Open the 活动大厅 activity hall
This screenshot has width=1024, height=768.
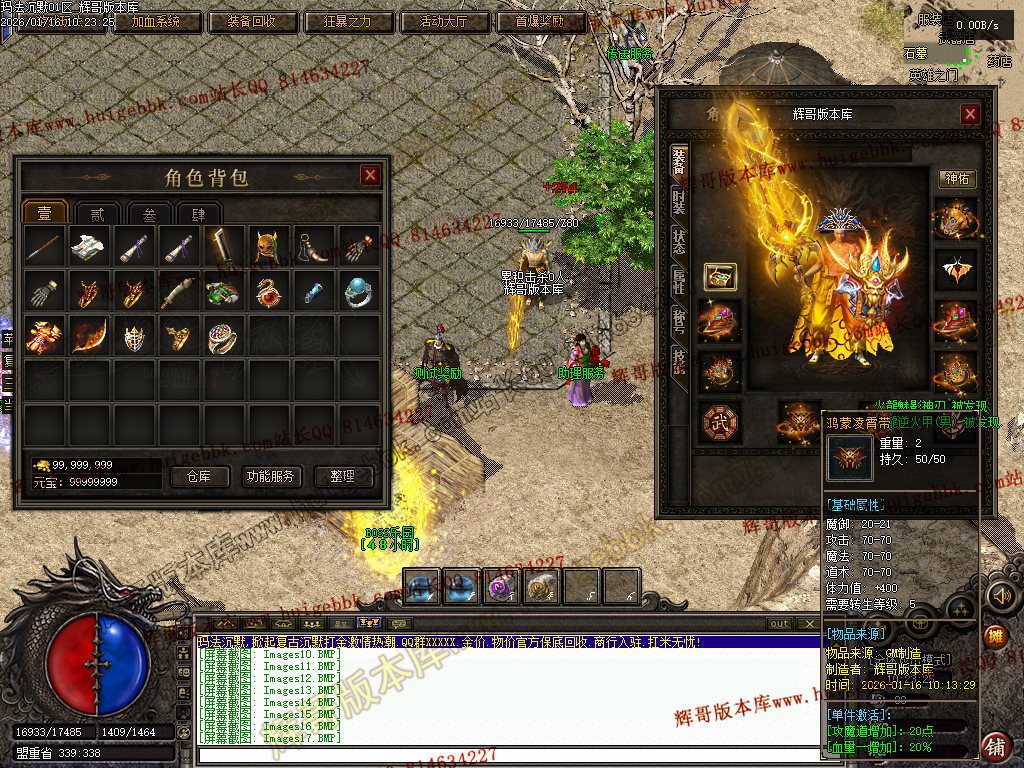coord(442,21)
